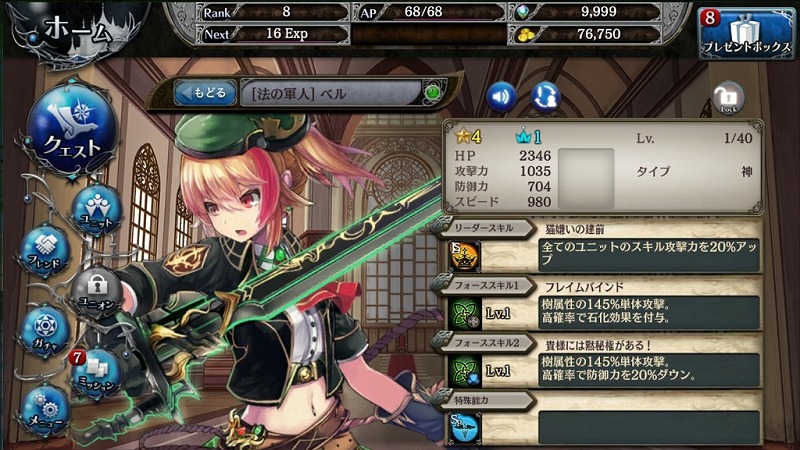Open the クエスト (Quest) orb

71,131
